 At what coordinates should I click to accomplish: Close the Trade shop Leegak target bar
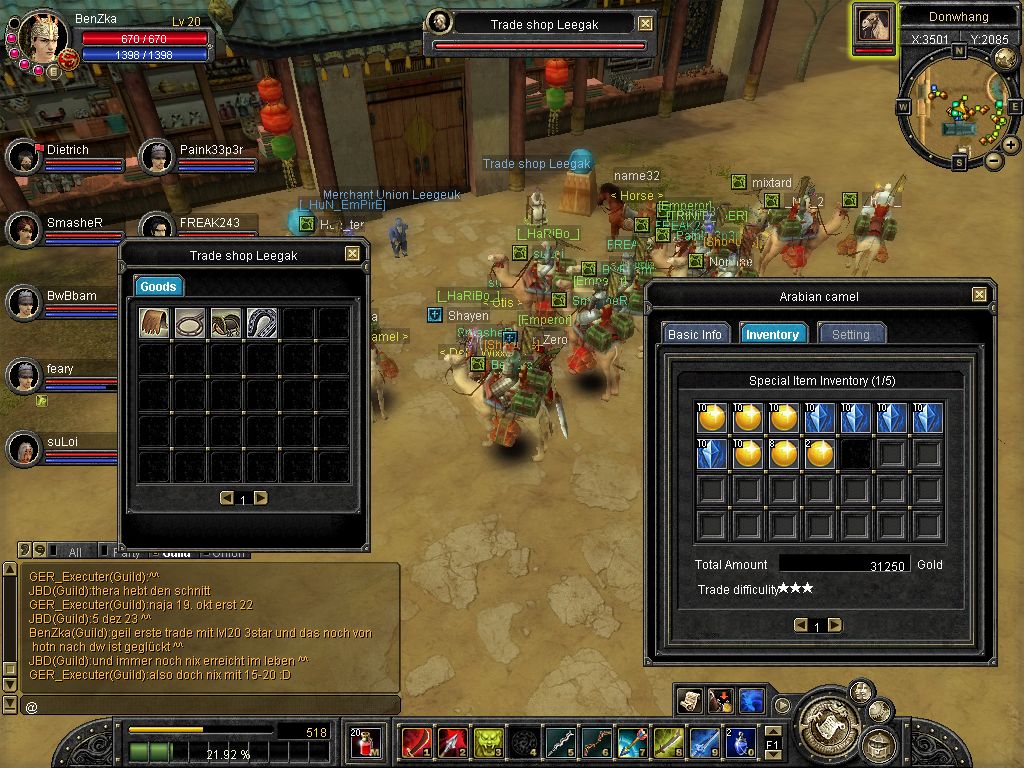[646, 23]
